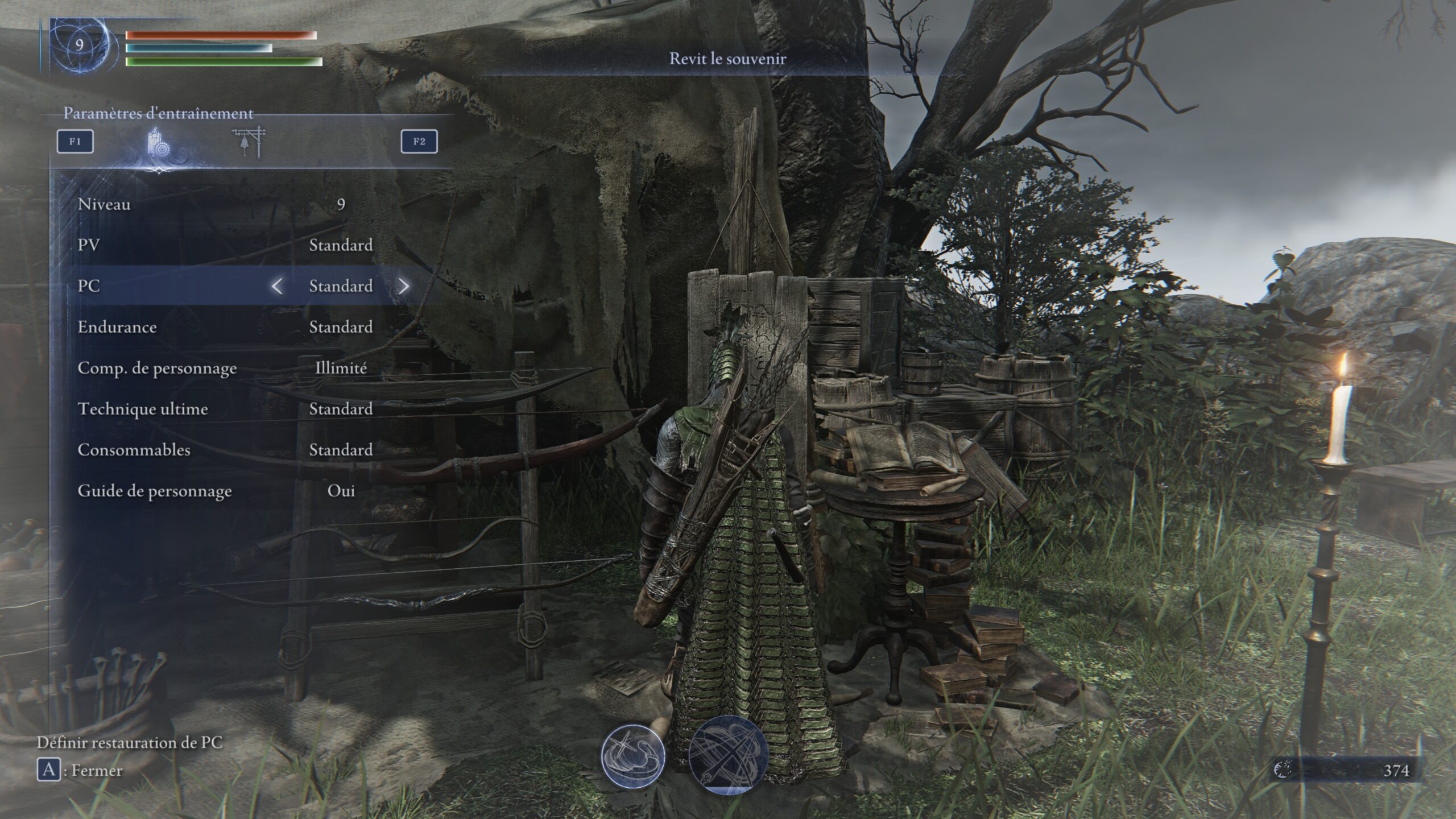Select the Niveau setting row
Image resolution: width=1456 pixels, height=819 pixels.
227,204
